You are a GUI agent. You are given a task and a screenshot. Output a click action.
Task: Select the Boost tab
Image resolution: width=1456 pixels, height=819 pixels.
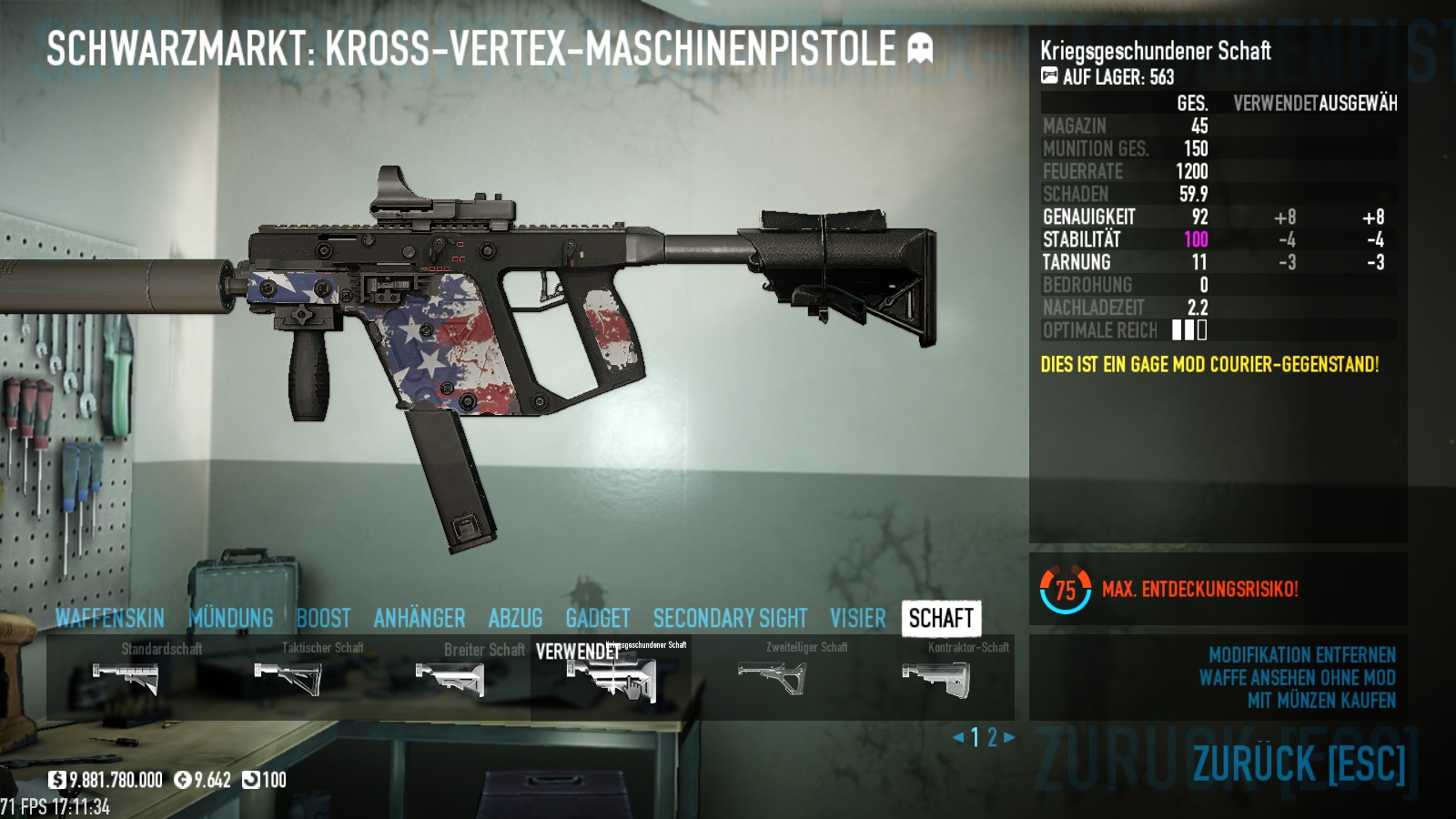[x=323, y=619]
